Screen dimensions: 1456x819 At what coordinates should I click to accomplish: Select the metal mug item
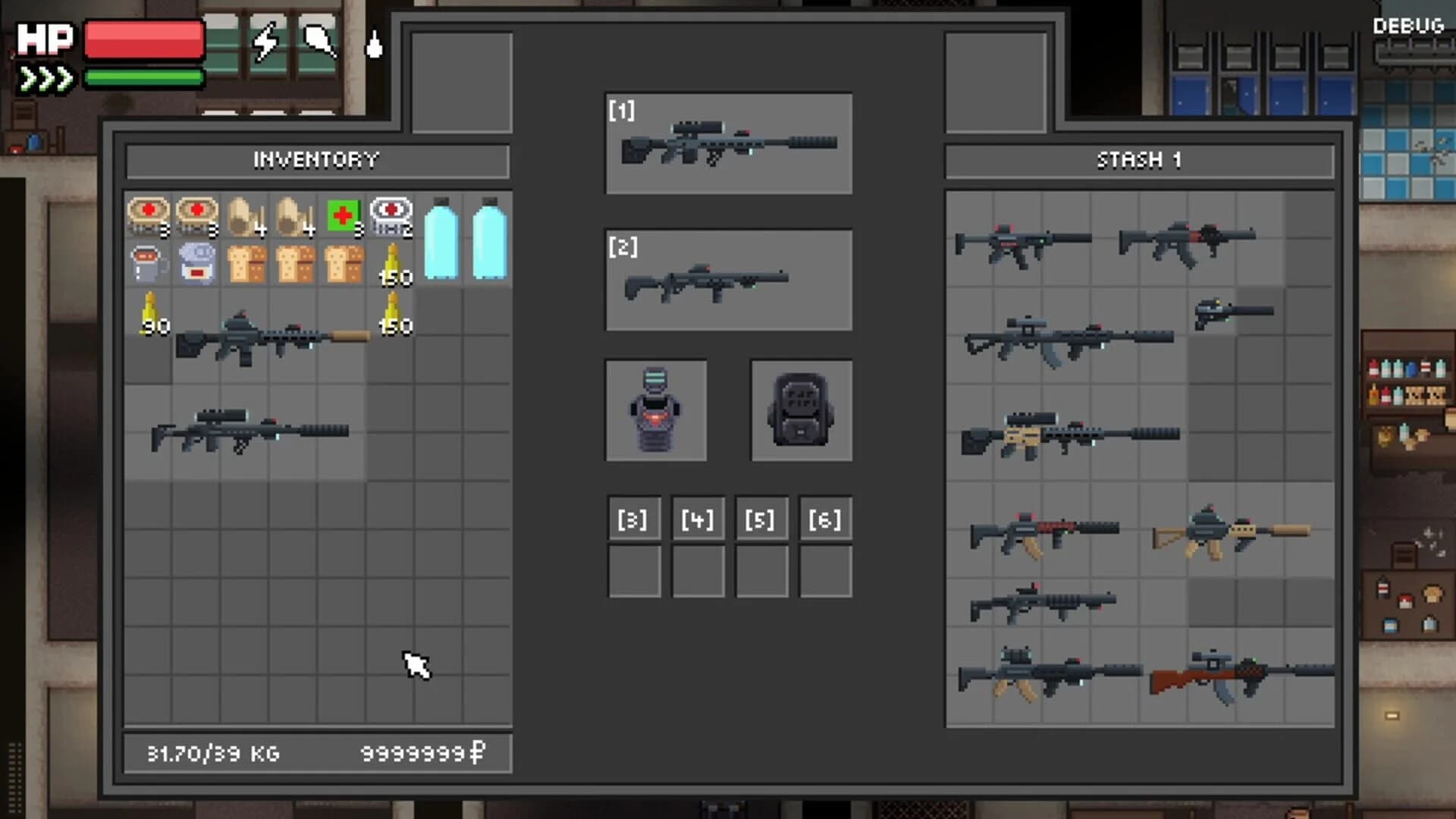148,265
